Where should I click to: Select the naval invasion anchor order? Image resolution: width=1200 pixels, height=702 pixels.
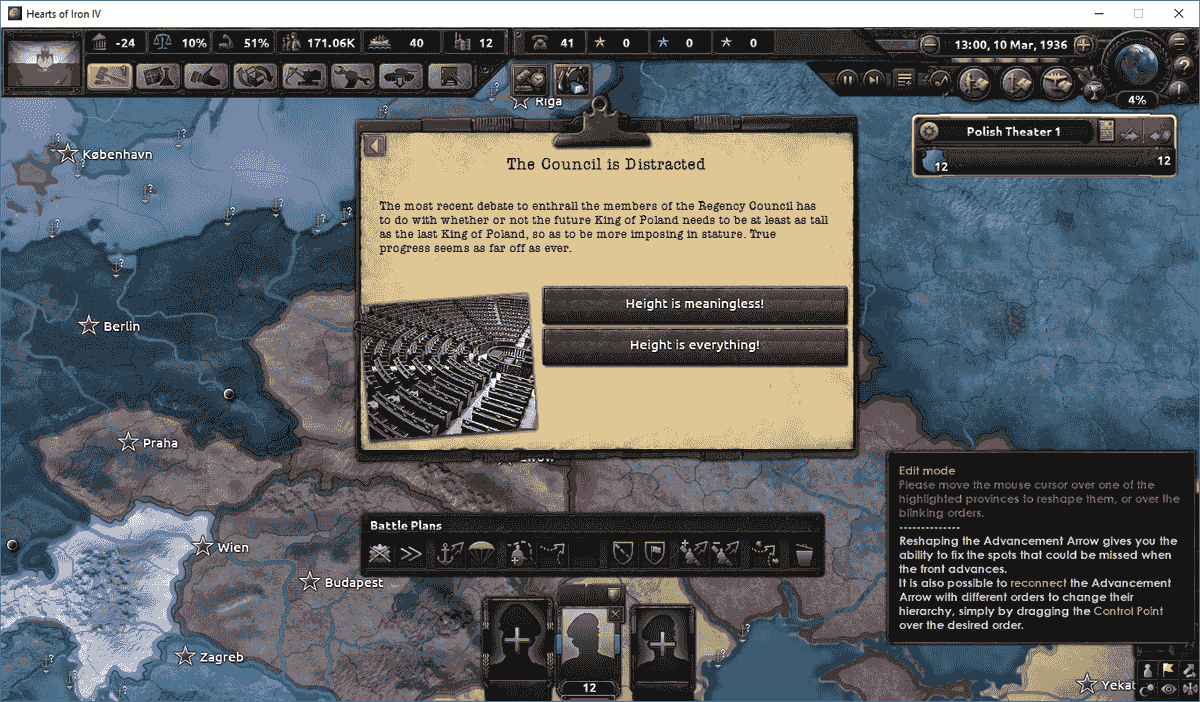[448, 552]
